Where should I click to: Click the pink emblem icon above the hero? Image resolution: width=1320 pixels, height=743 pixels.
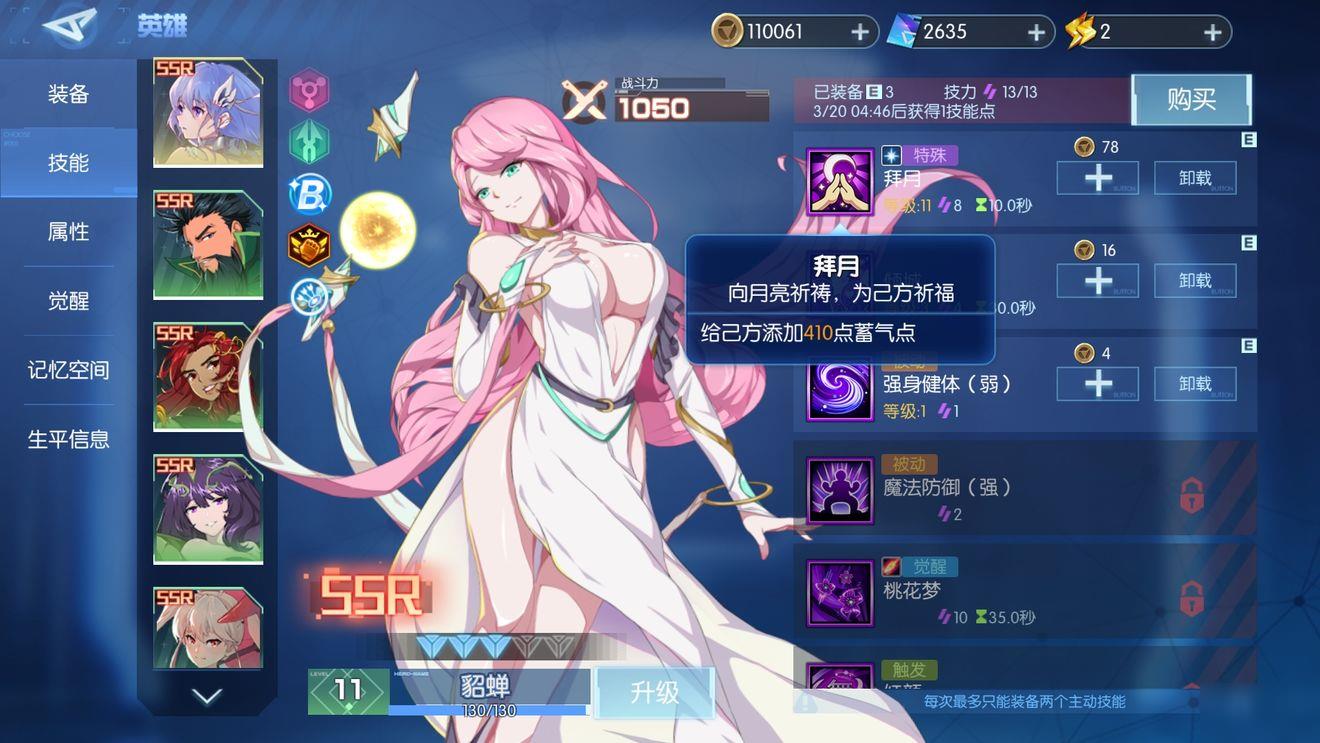click(x=310, y=90)
